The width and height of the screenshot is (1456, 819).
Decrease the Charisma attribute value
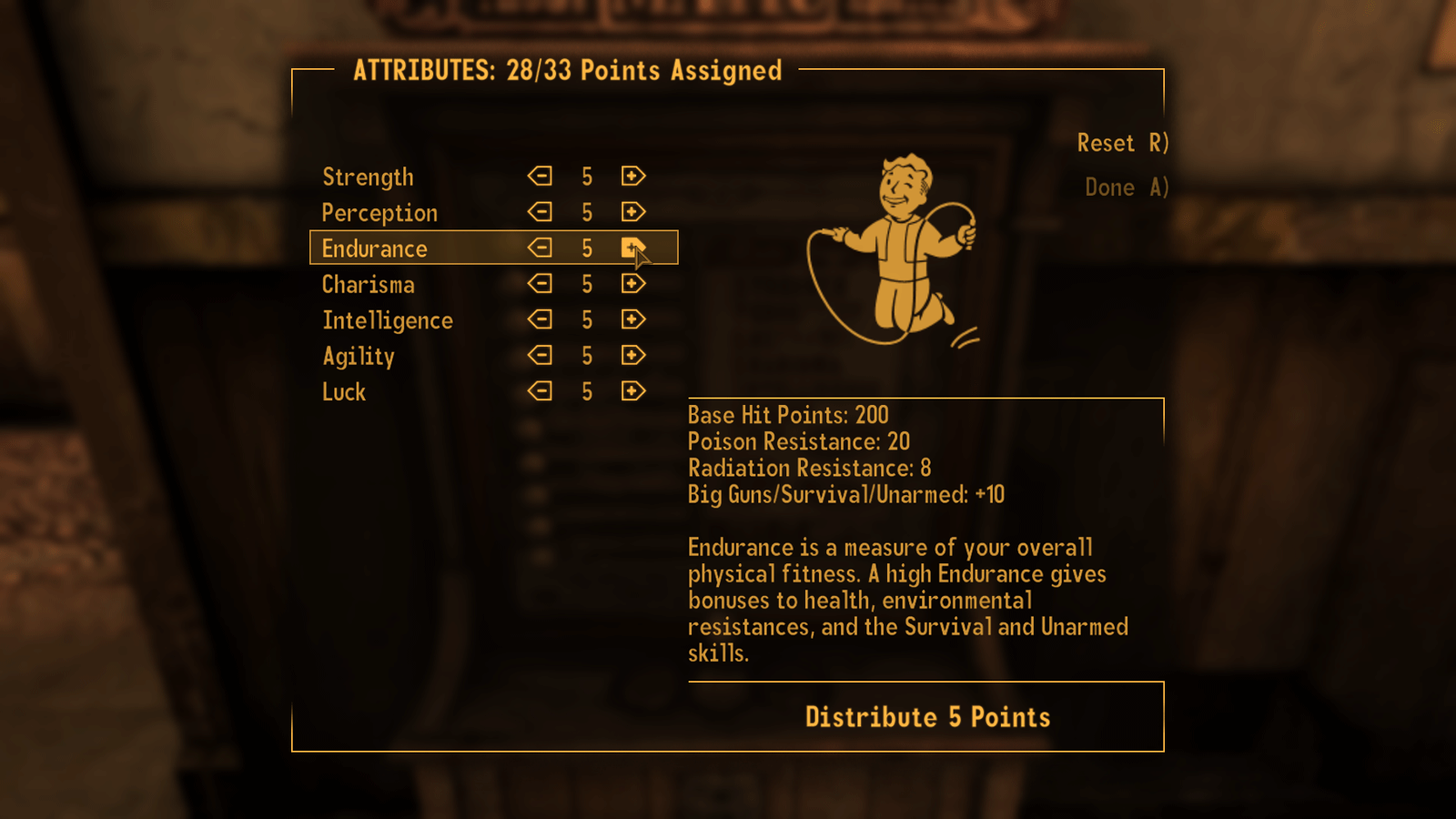pos(540,283)
